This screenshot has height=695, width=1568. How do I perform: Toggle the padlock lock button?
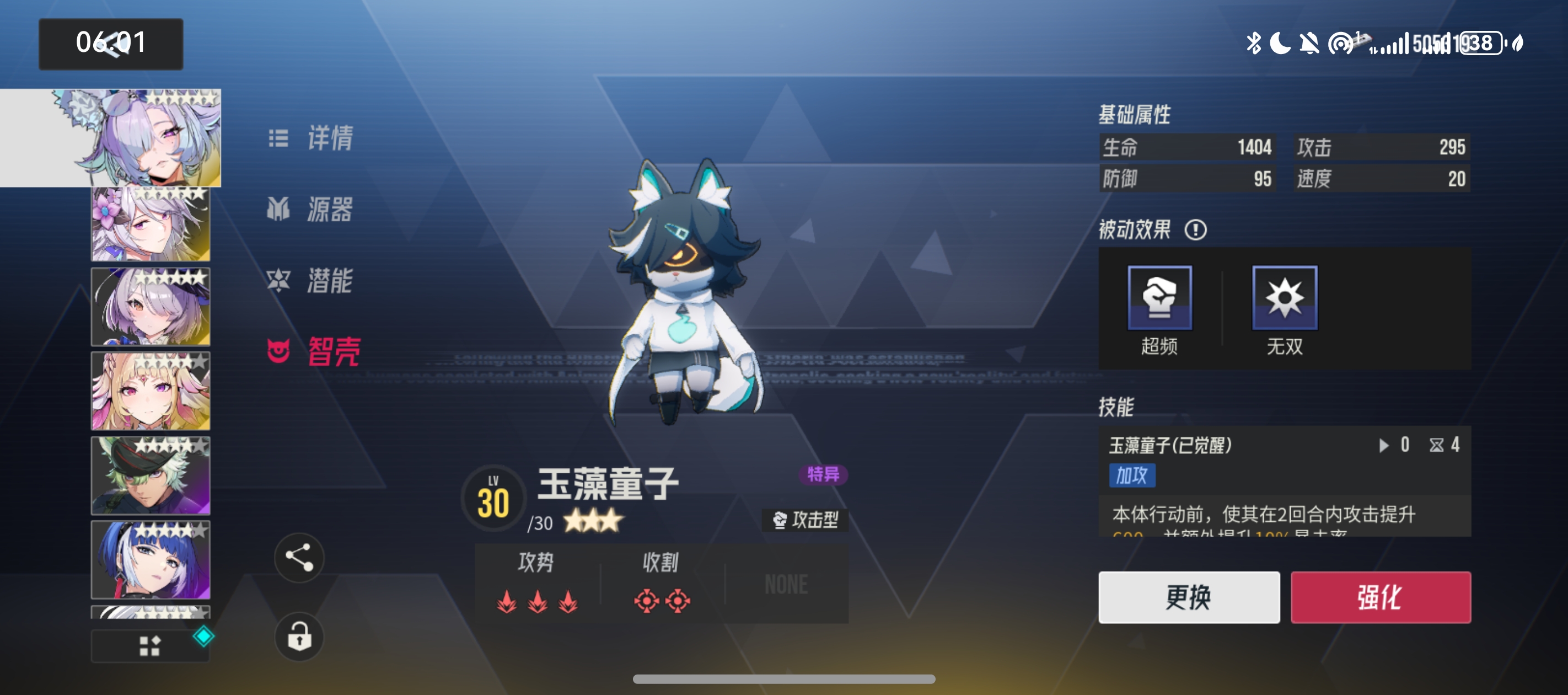click(299, 637)
